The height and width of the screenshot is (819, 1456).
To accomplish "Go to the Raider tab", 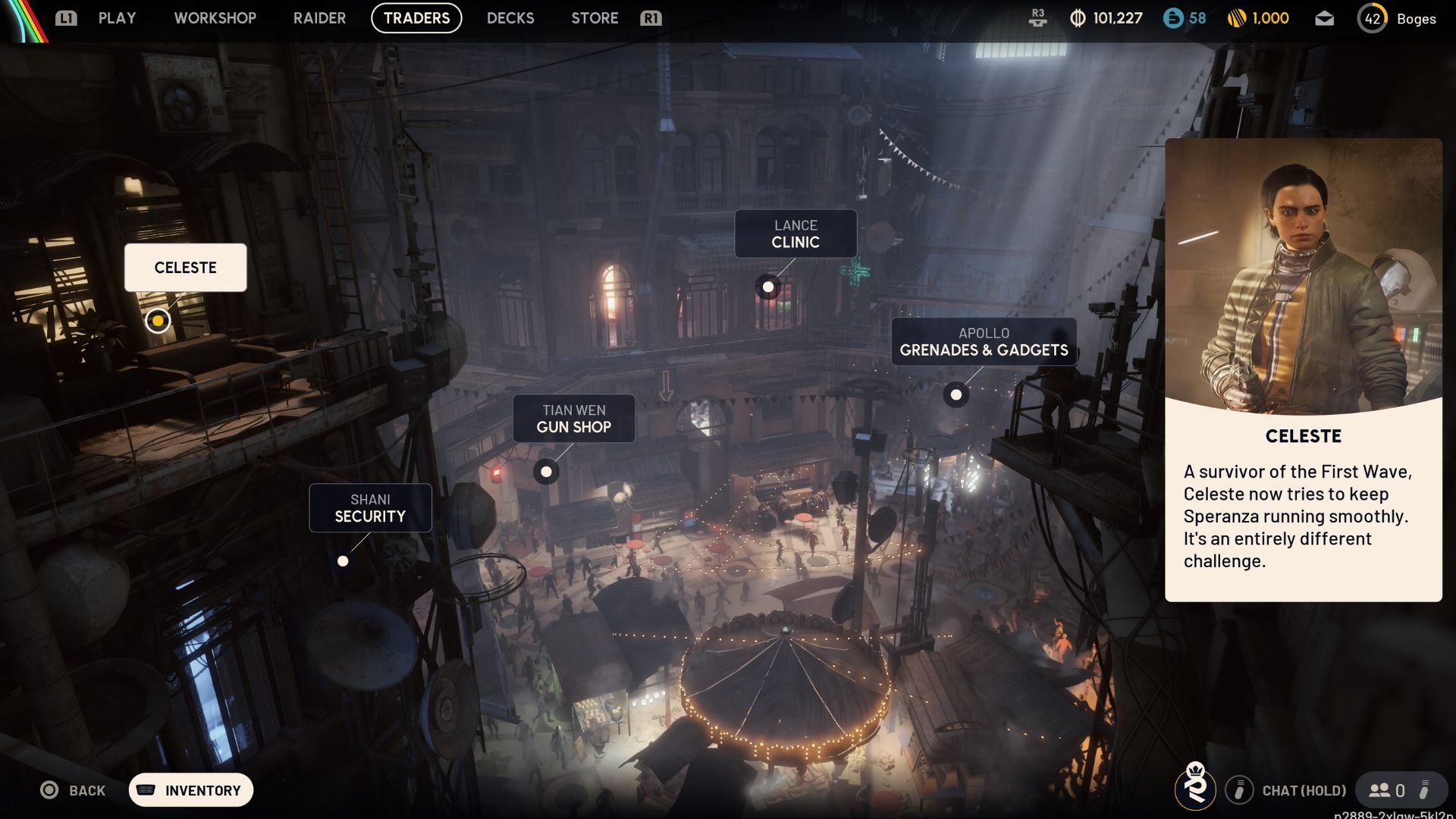I will tap(319, 18).
